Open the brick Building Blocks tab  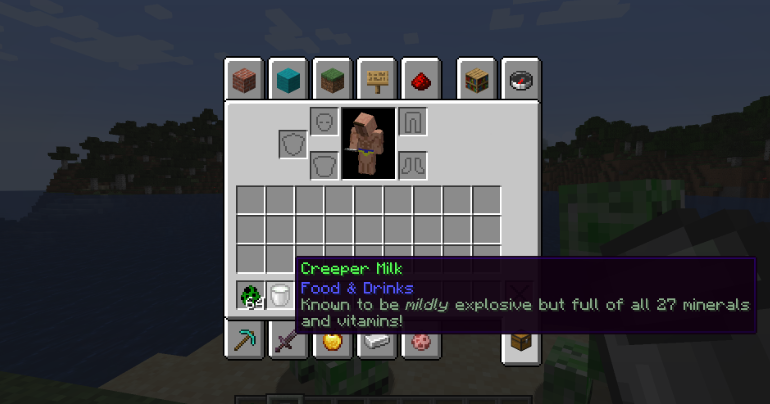point(242,79)
